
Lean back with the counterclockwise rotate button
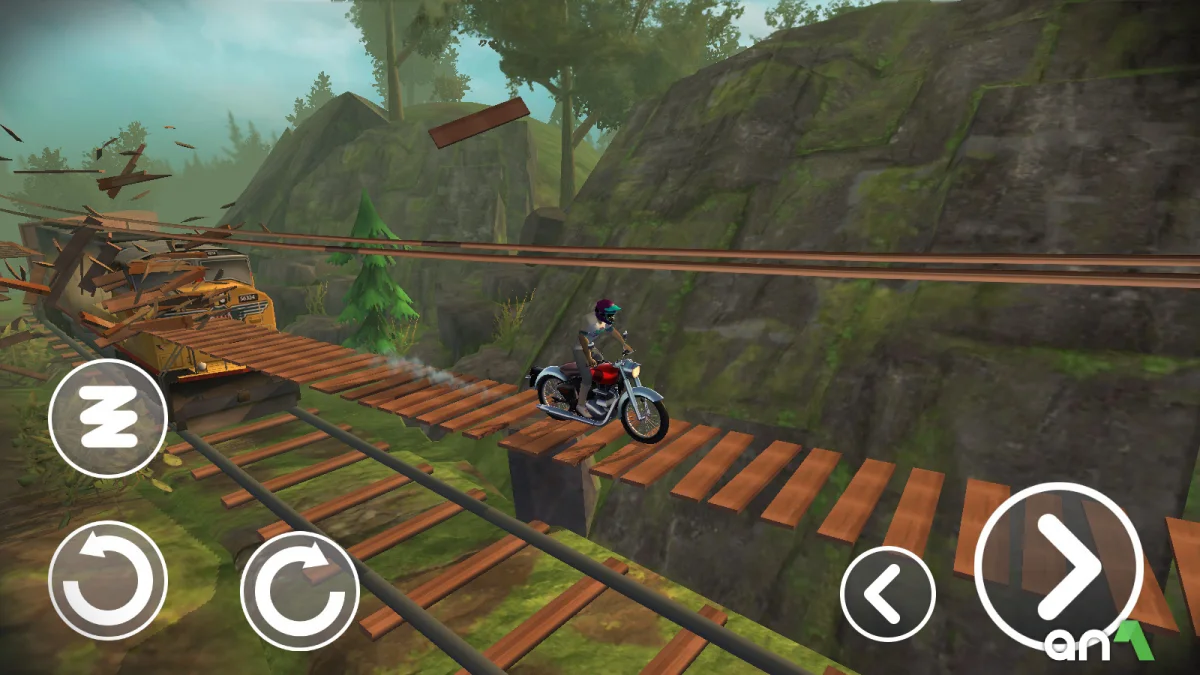click(x=107, y=580)
